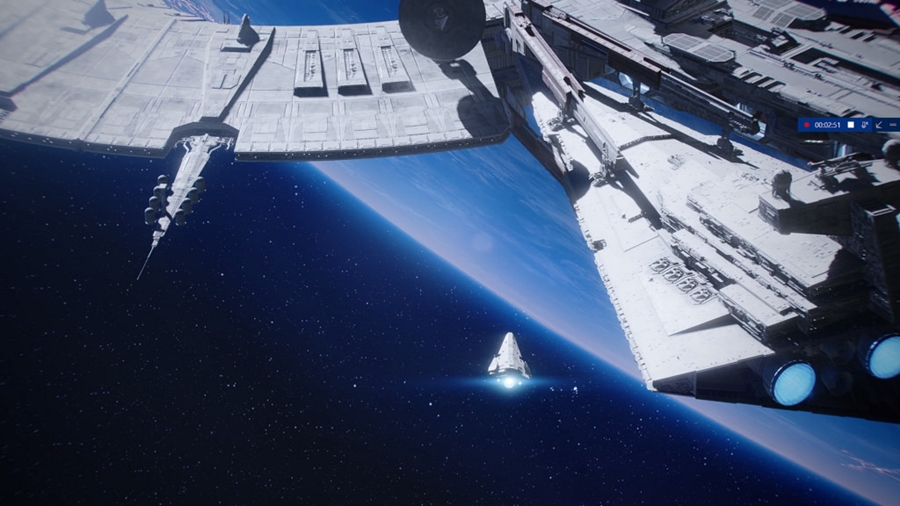Toggle the recording microphone
The width and height of the screenshot is (900, 506).
865,125
